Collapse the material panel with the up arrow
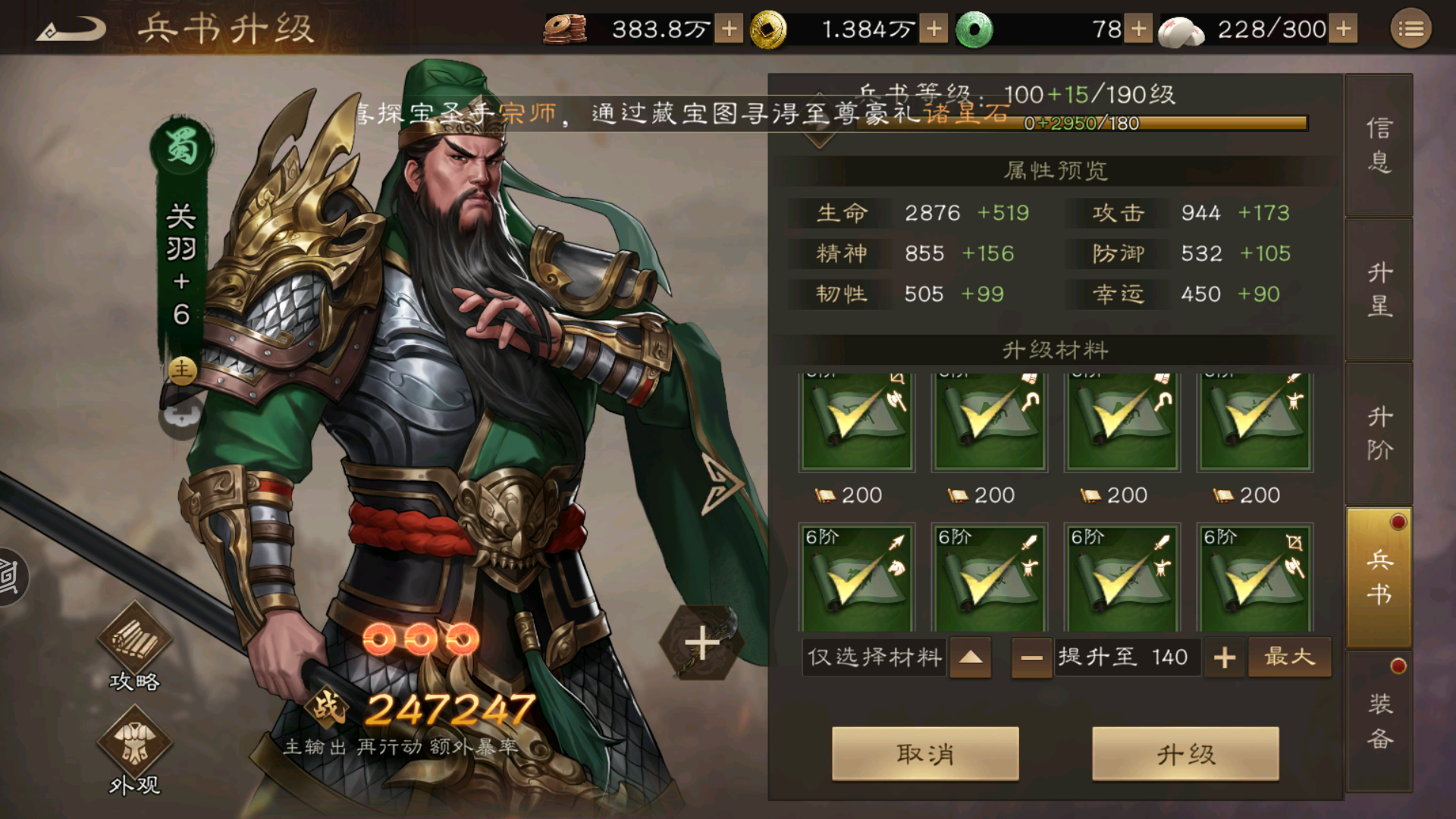Viewport: 1456px width, 819px height. click(970, 657)
